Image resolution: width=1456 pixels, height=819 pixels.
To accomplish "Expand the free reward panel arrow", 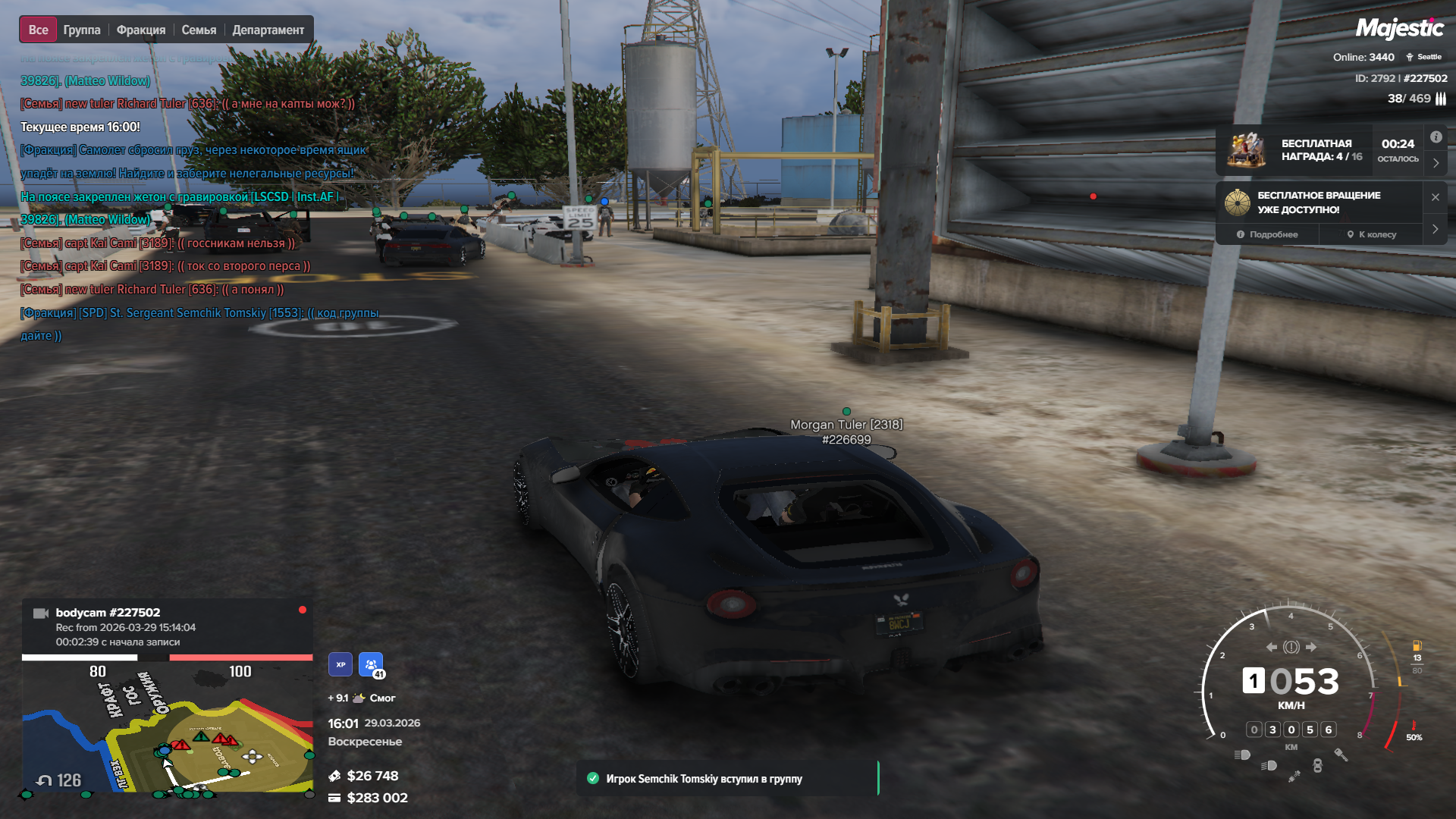I will coord(1436,163).
